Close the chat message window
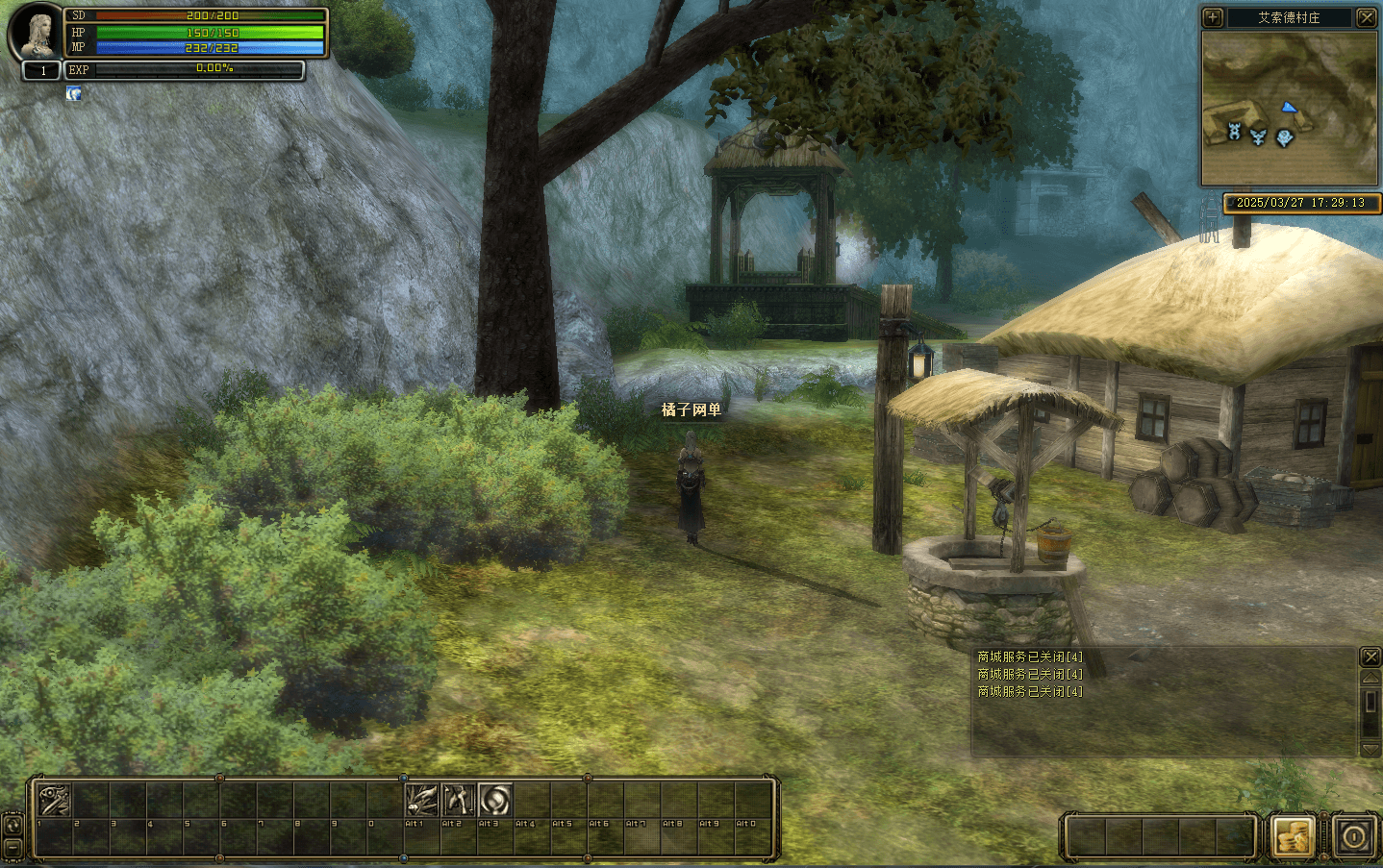1383x868 pixels. [1370, 657]
